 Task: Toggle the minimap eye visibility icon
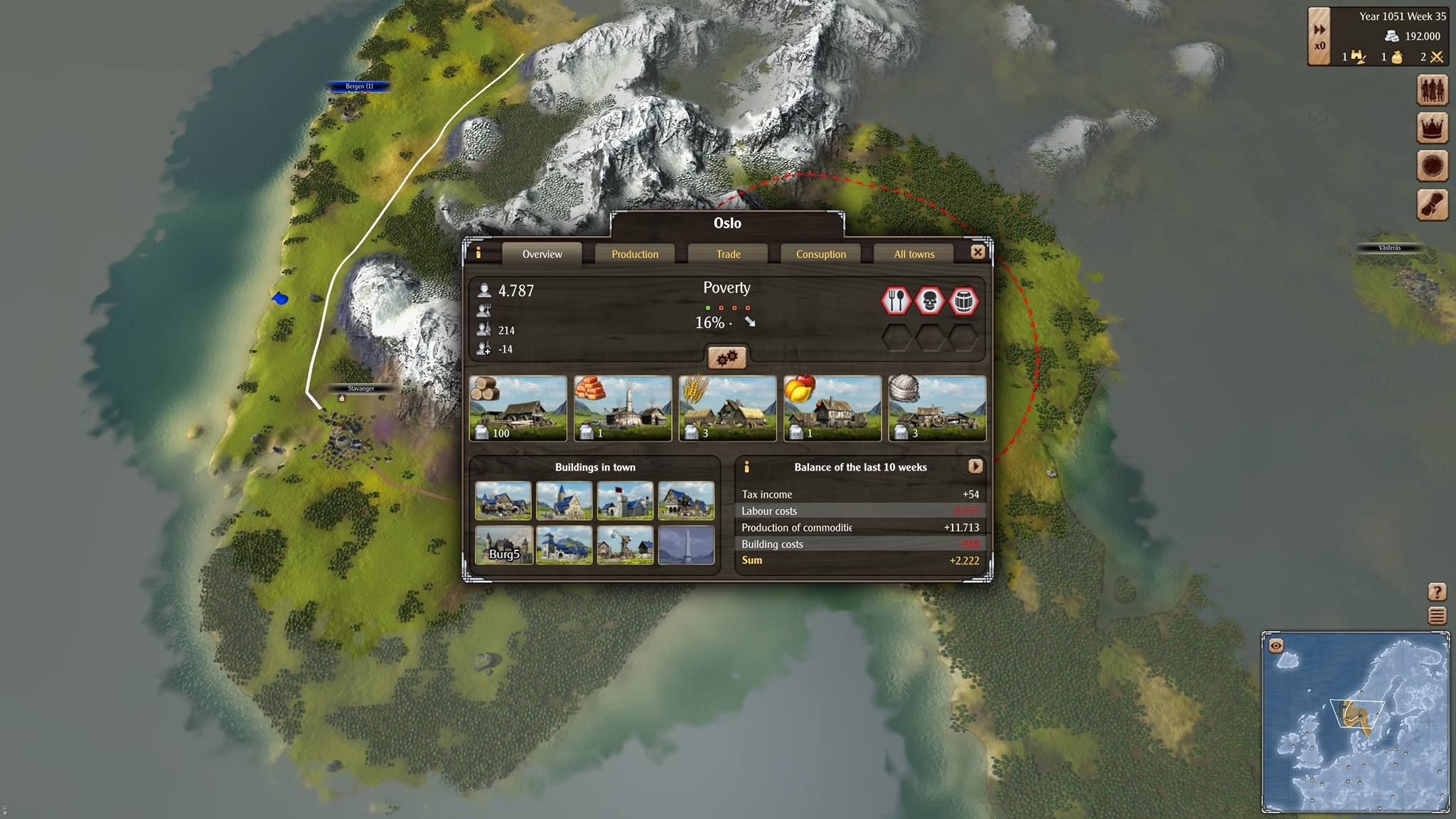(1276, 646)
